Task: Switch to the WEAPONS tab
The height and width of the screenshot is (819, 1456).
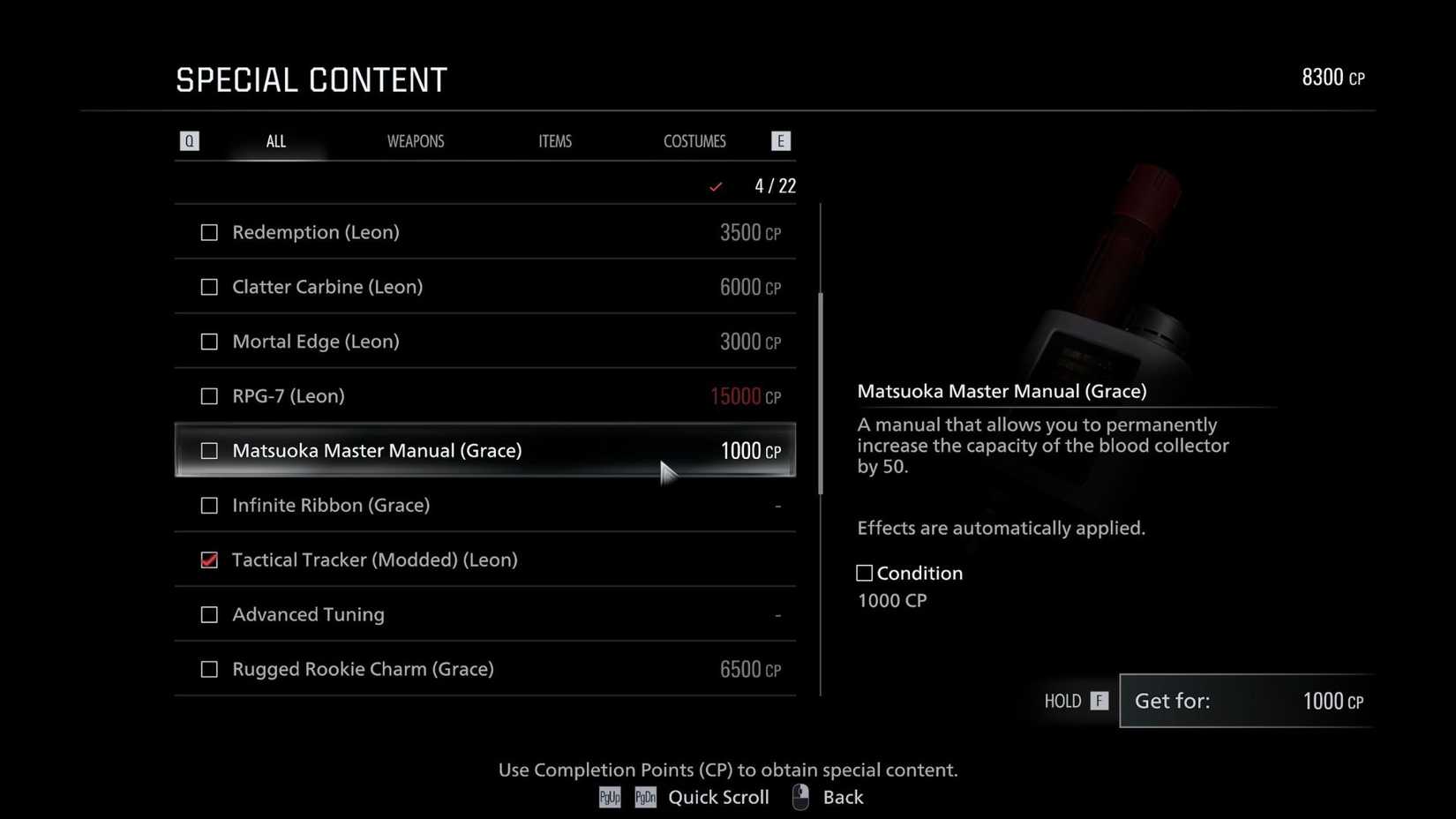Action: tap(415, 140)
